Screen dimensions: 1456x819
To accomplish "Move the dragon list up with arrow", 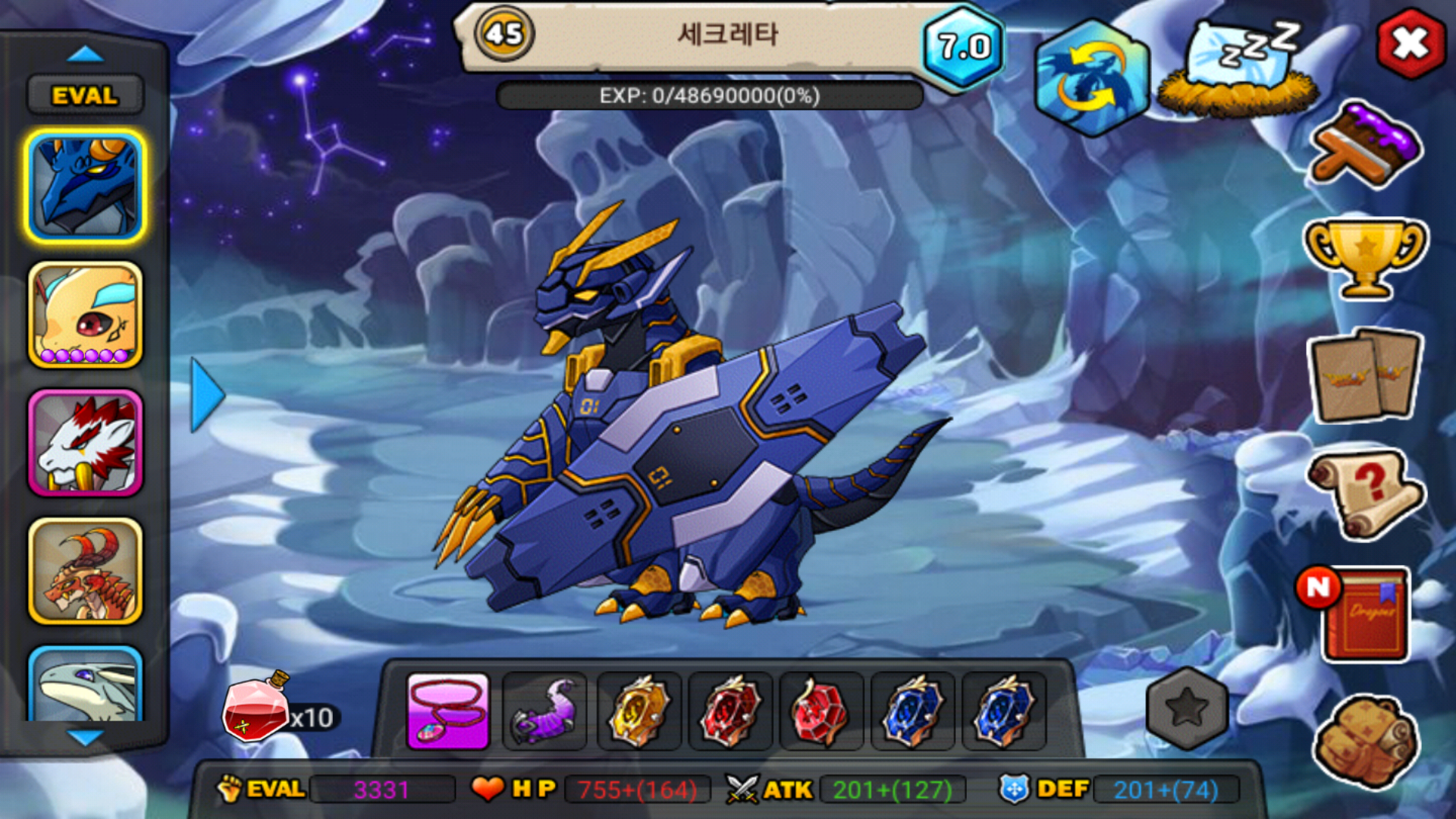I will click(85, 54).
